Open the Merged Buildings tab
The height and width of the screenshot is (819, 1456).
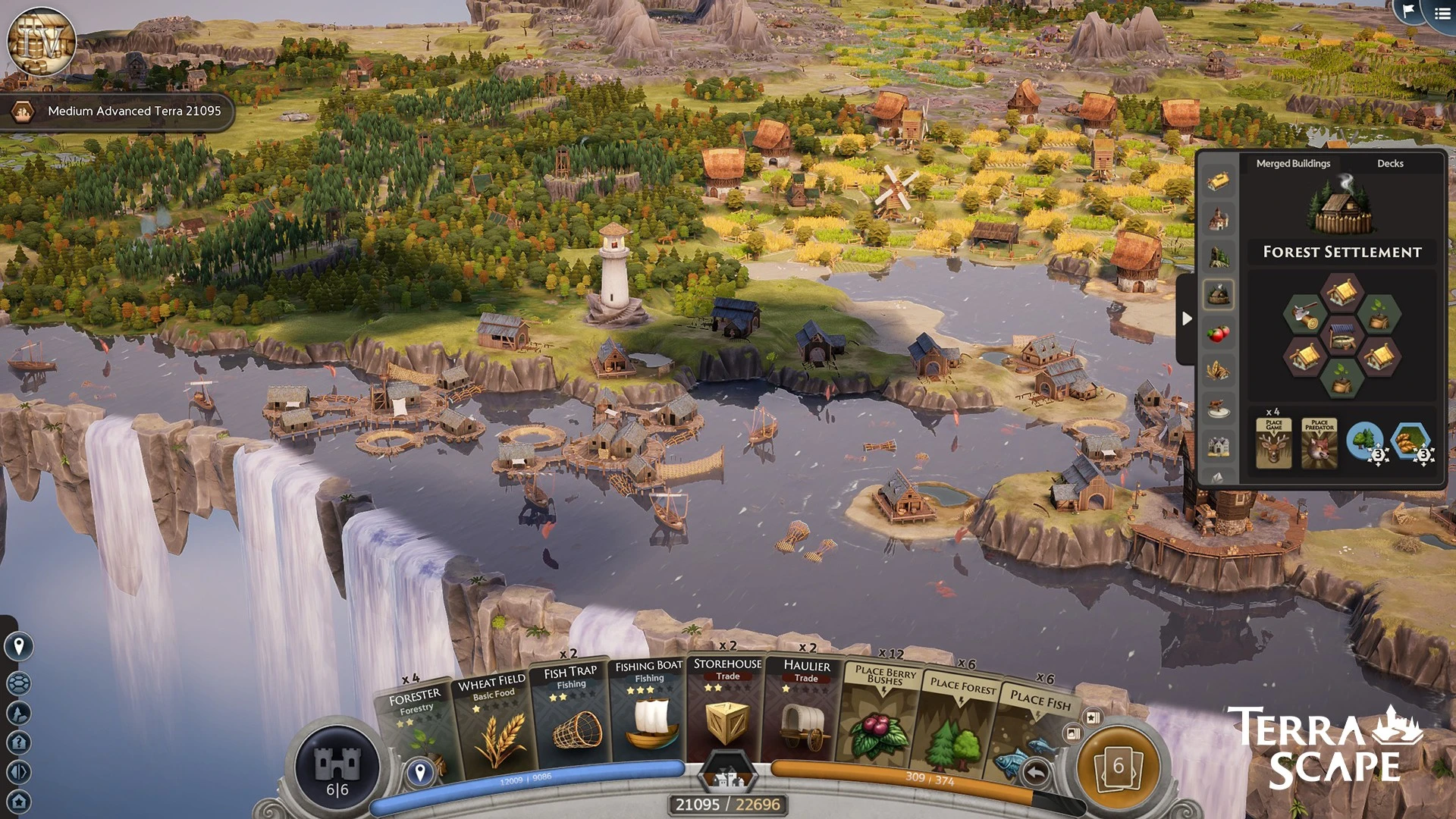[1293, 163]
